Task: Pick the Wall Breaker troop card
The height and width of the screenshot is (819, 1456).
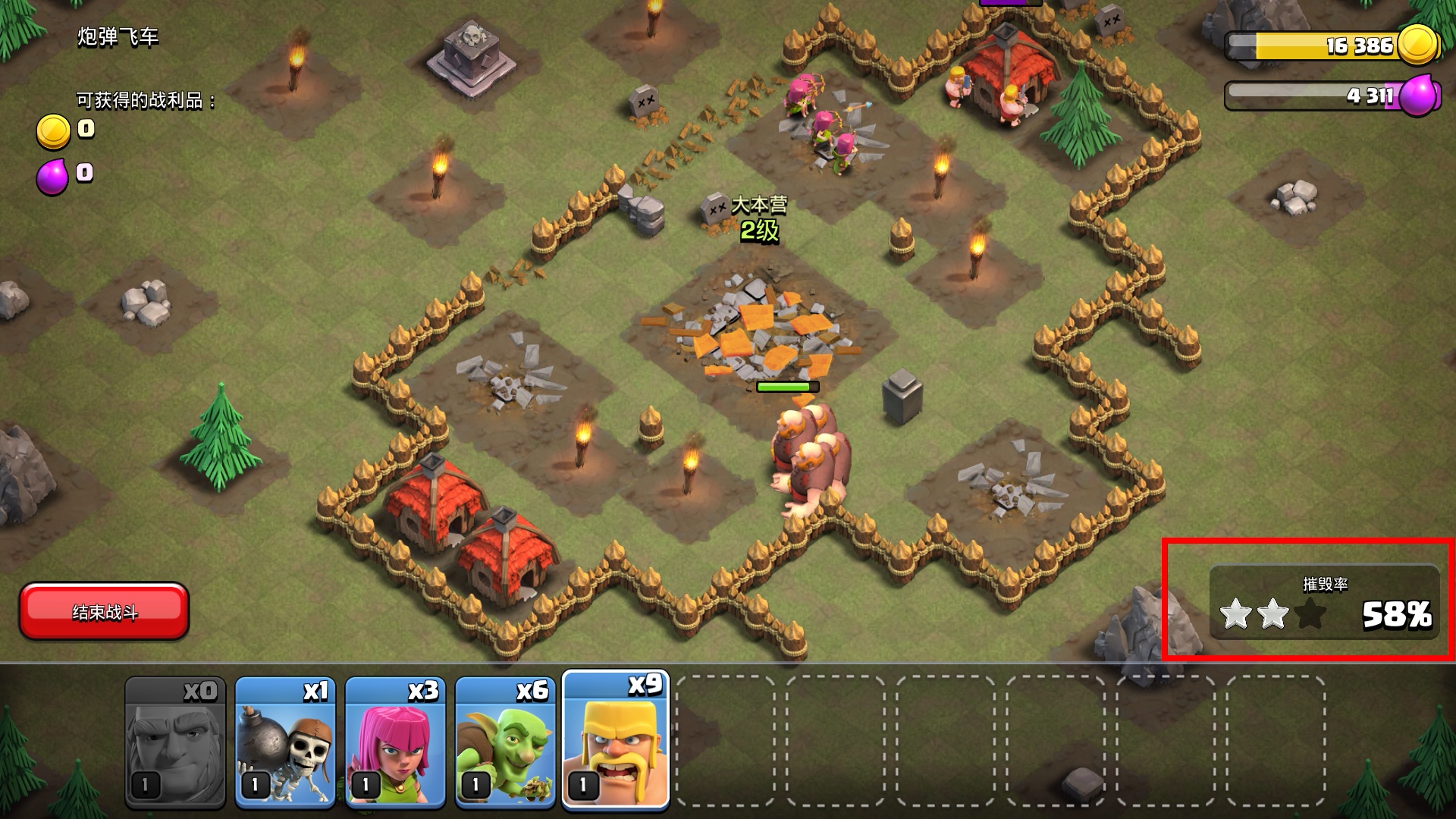Action: pyautogui.click(x=285, y=741)
